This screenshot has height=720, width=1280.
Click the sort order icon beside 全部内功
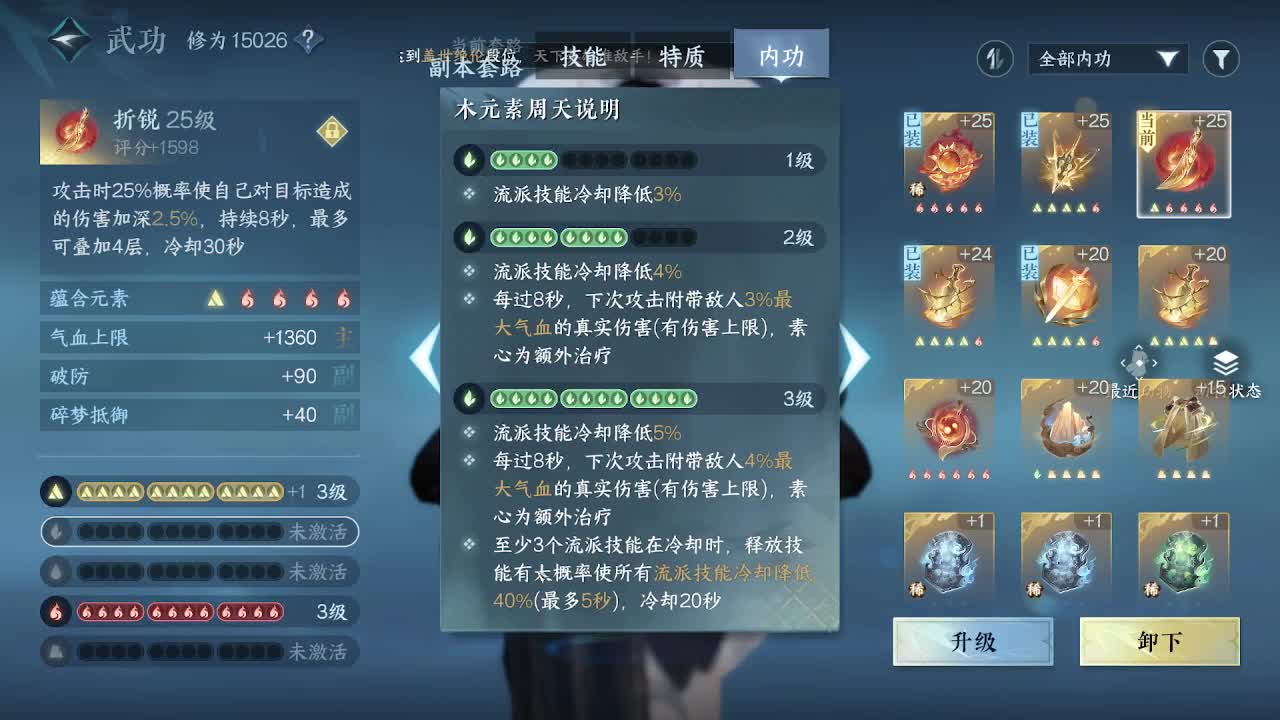pos(994,59)
